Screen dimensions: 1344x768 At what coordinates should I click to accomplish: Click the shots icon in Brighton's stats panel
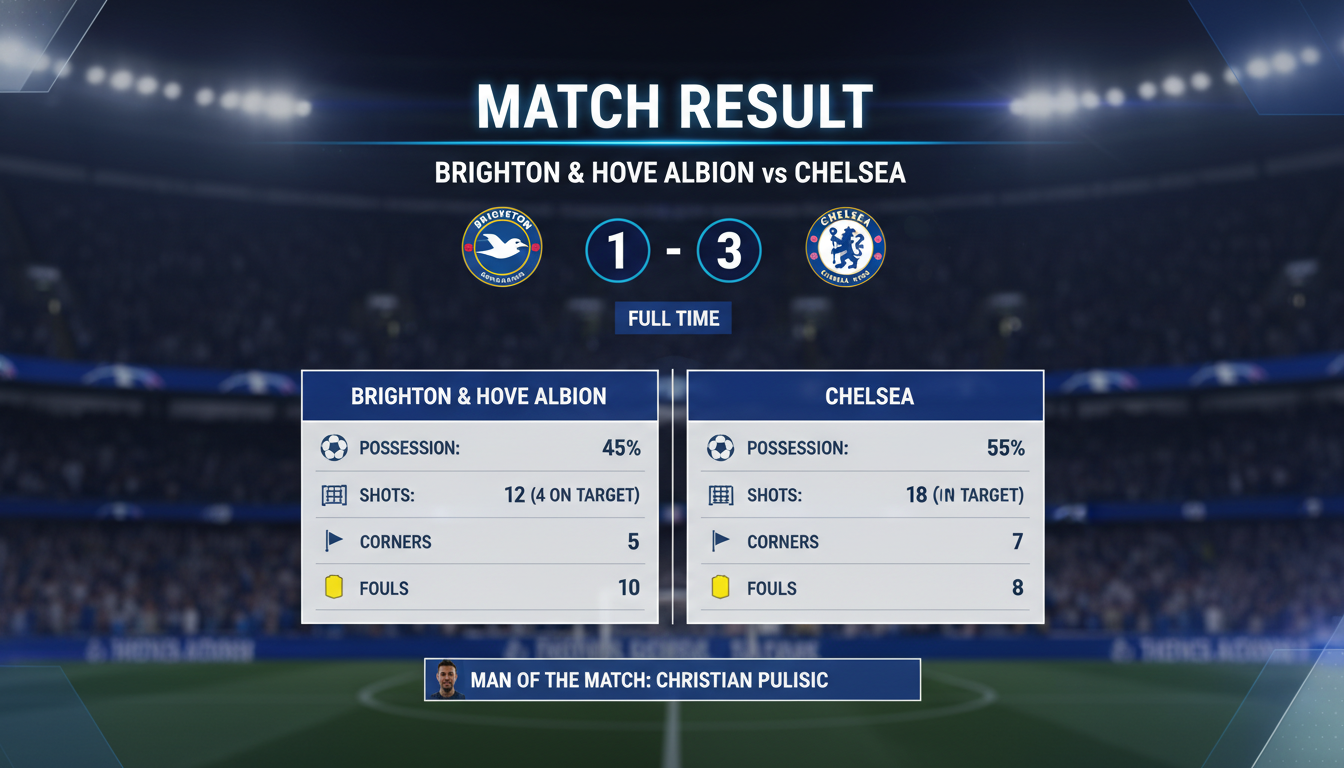coord(330,494)
